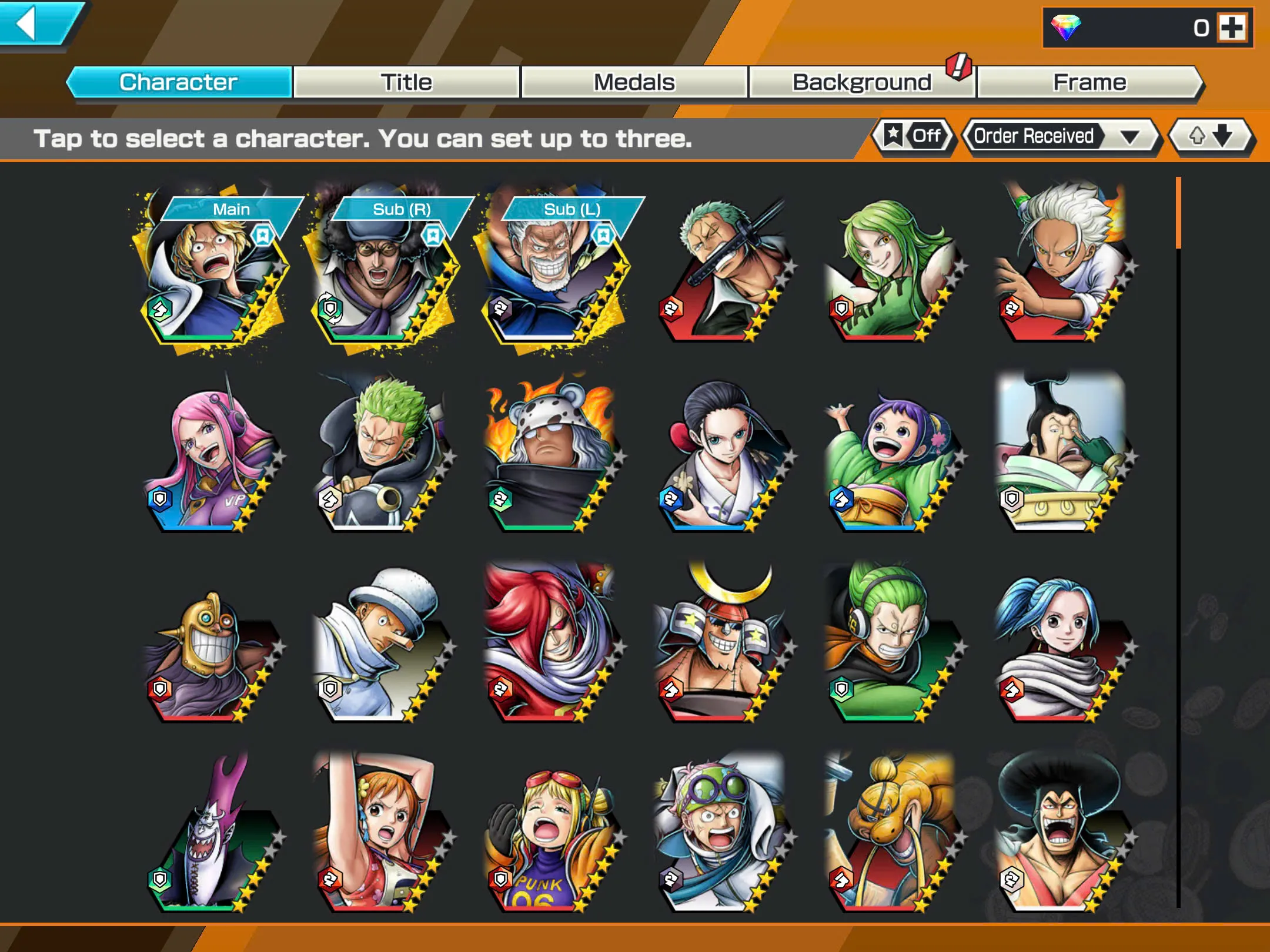Tap the alert badge on the Background tab
The height and width of the screenshot is (952, 1270).
(x=958, y=66)
